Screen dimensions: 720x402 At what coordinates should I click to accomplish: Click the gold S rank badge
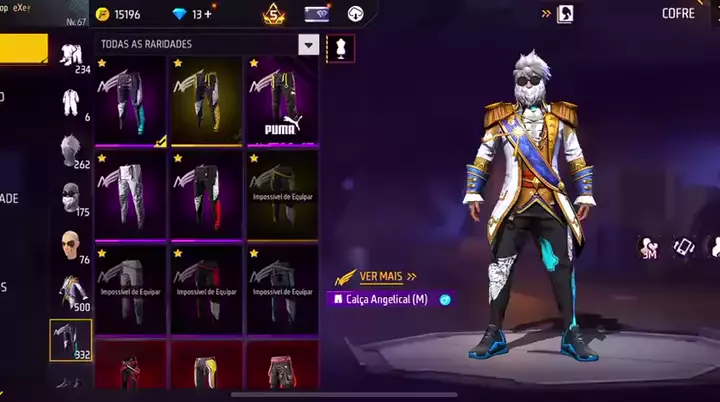[x=273, y=14]
